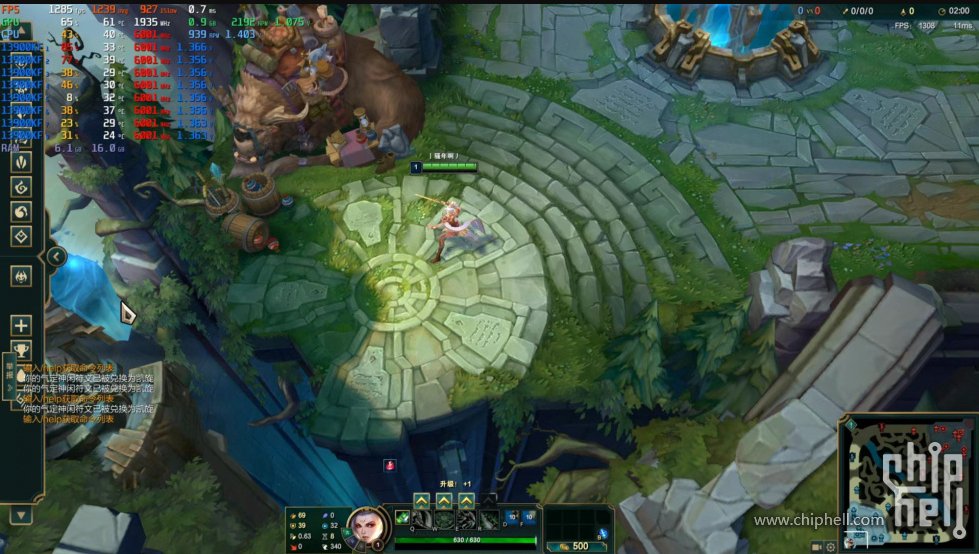This screenshot has height=554, width=979.
Task: Activate the Q ability icon
Action: click(422, 520)
